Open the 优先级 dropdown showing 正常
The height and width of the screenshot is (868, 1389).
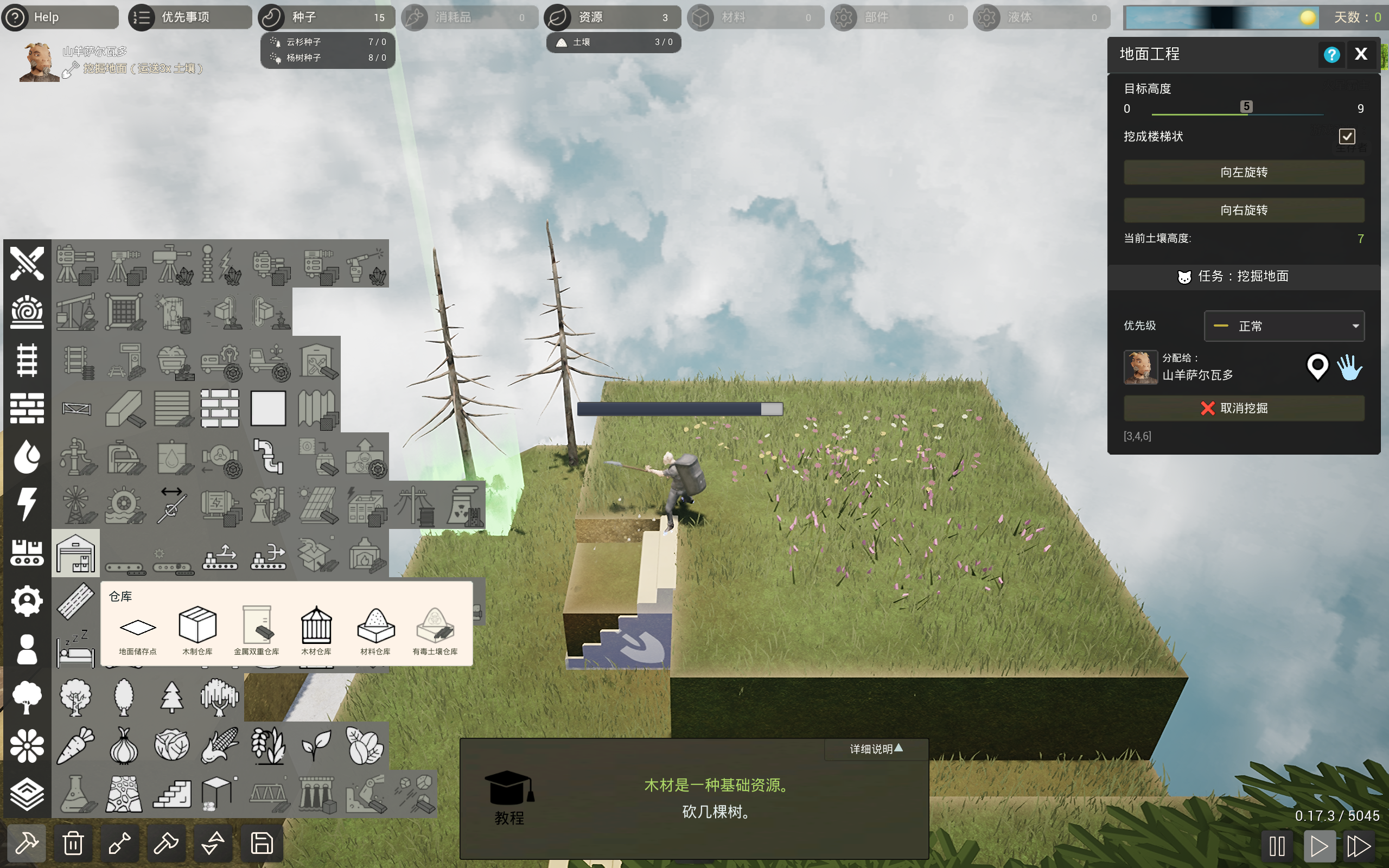point(1284,326)
